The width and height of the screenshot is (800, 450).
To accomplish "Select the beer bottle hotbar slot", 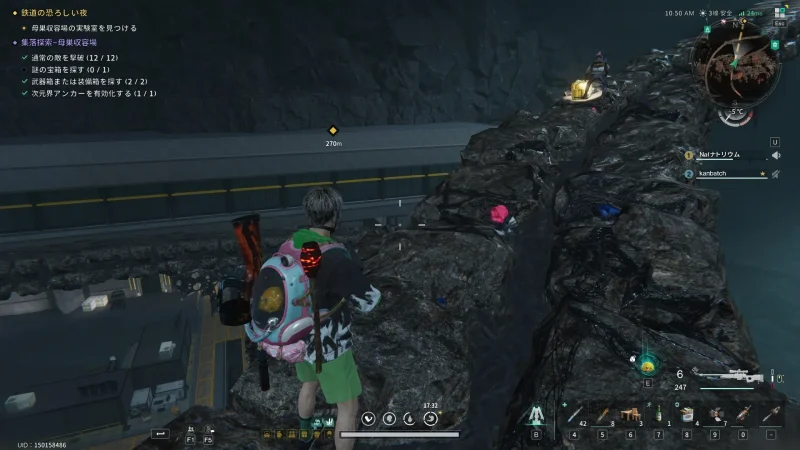I will tap(658, 414).
